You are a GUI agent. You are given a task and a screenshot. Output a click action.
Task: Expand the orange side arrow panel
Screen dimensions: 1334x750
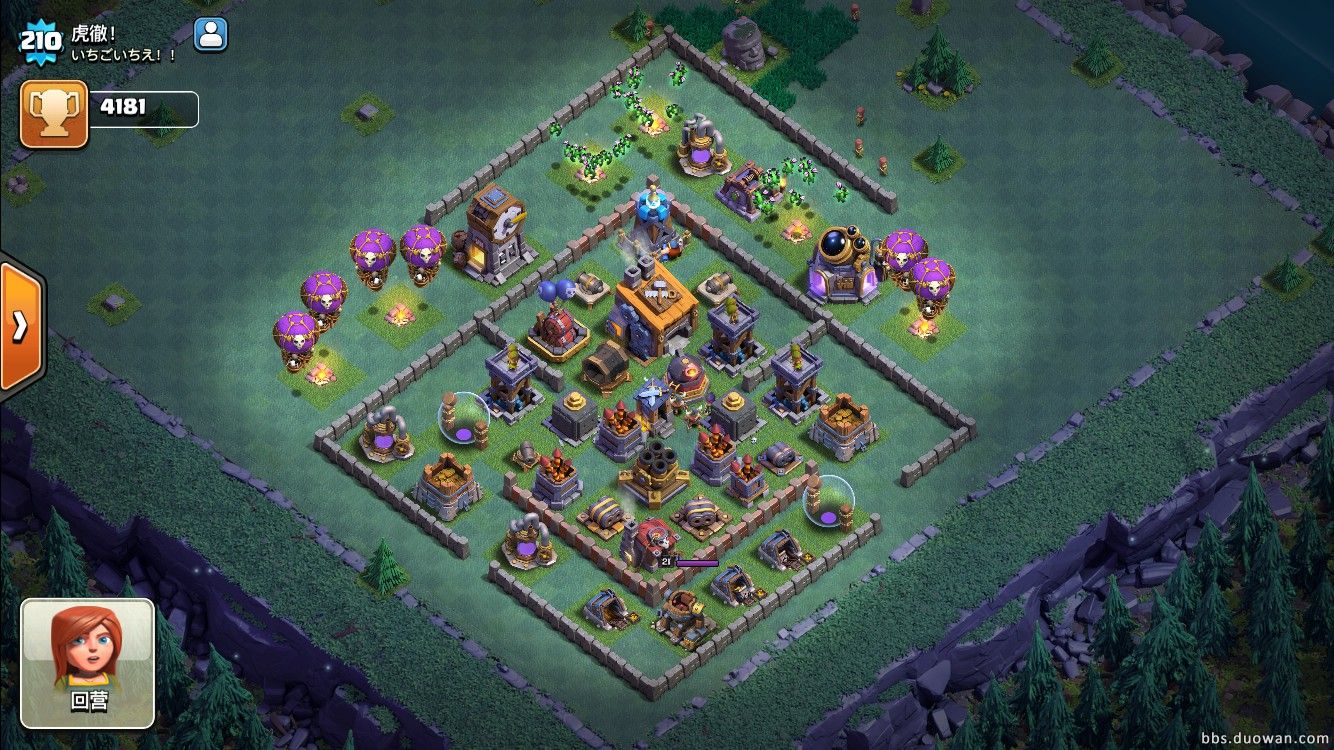pos(20,326)
